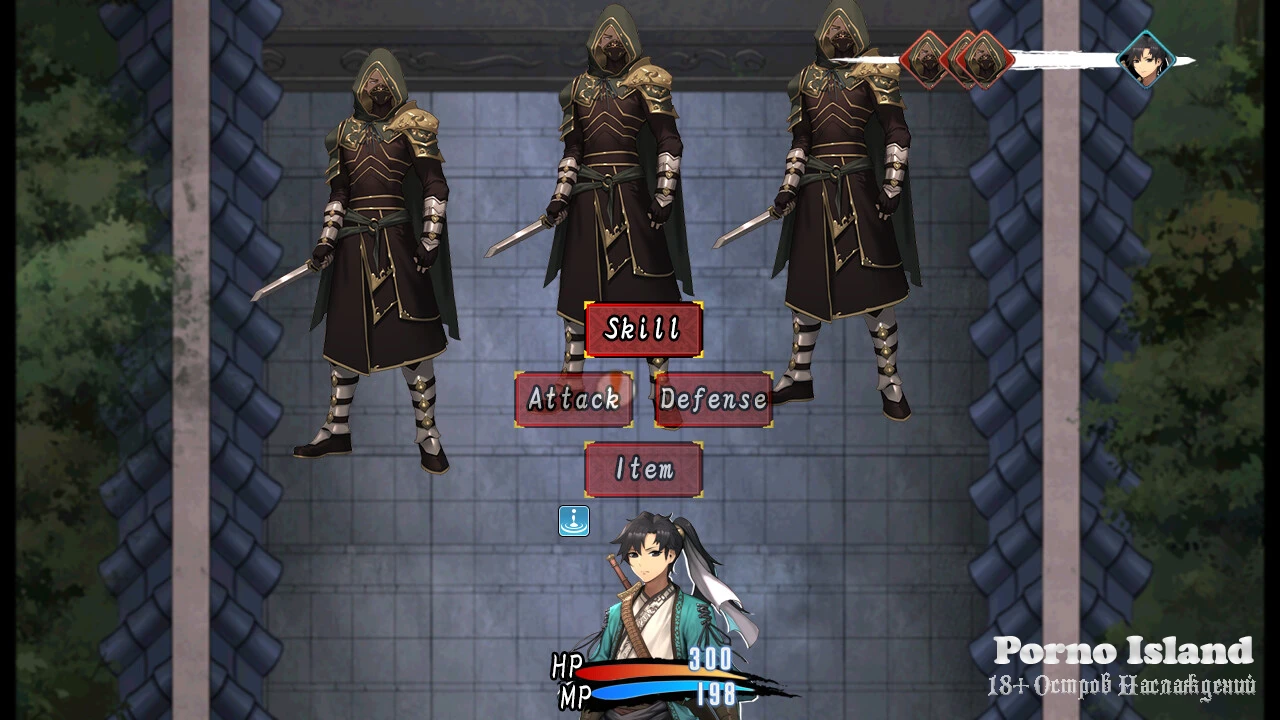Open the Skill command menu
1280x720 pixels.
pyautogui.click(x=643, y=329)
